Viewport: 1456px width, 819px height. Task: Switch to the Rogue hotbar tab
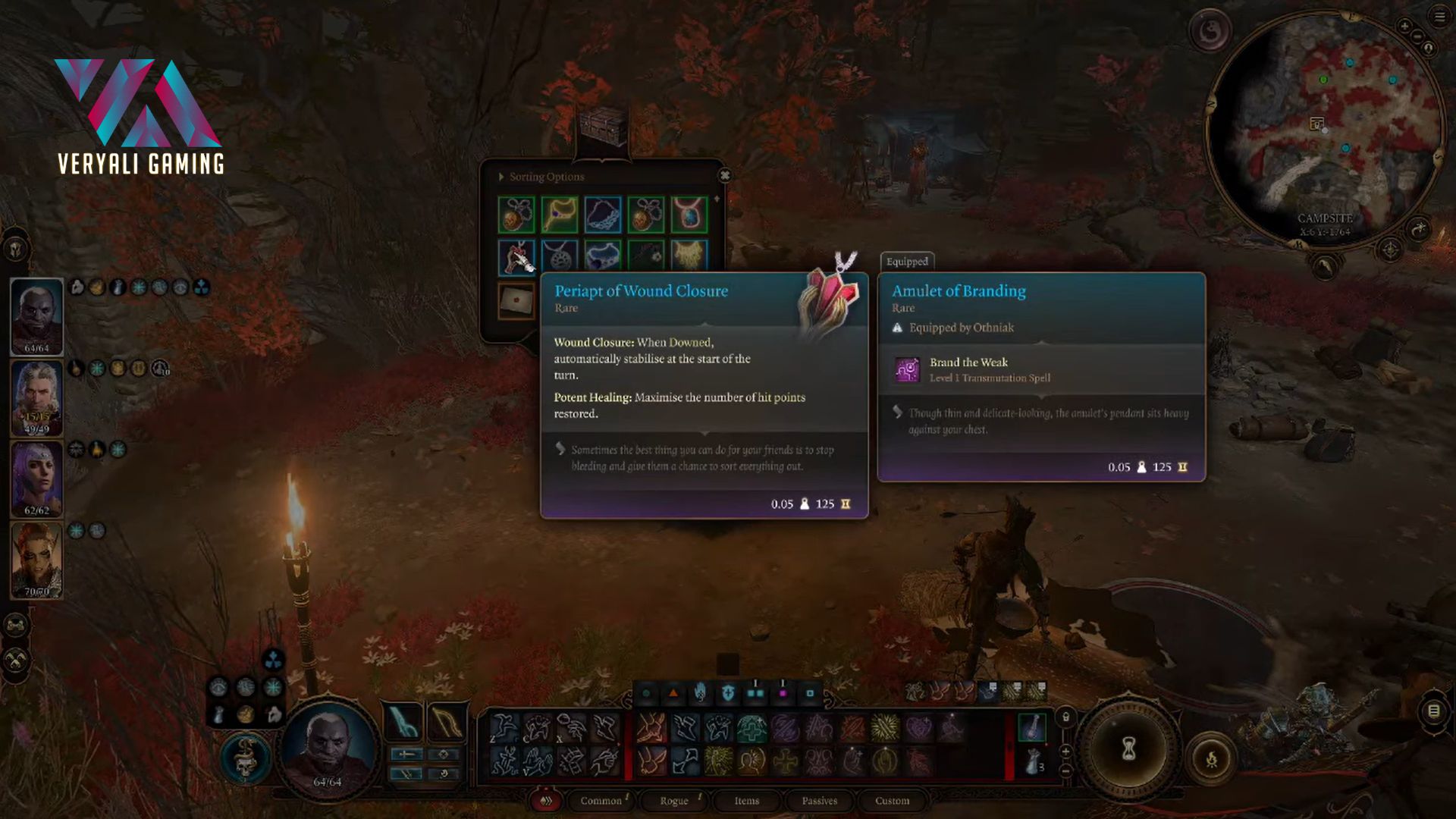coord(673,801)
